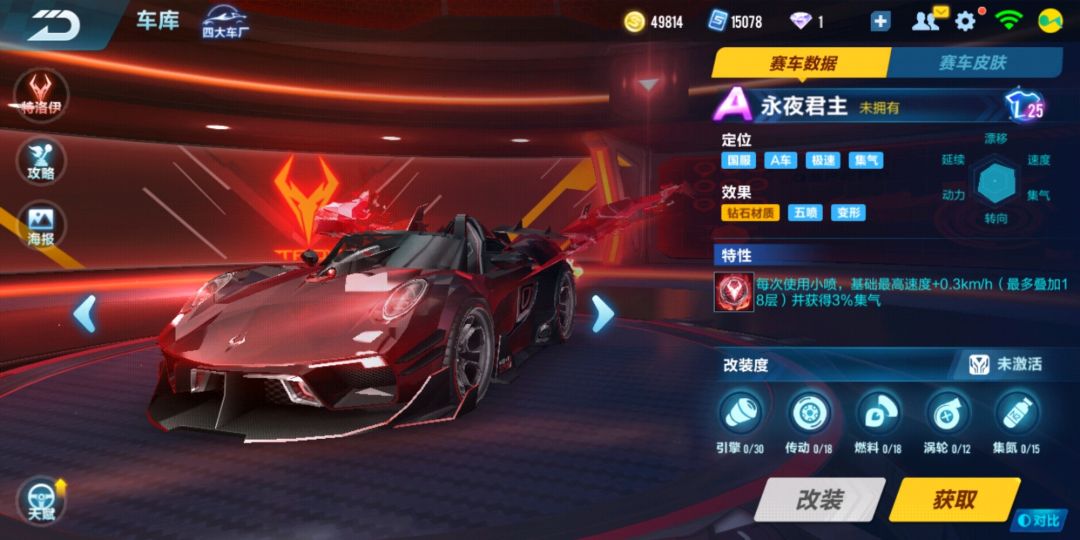Open the settings gear
Viewport: 1080px width, 540px height.
(966, 21)
